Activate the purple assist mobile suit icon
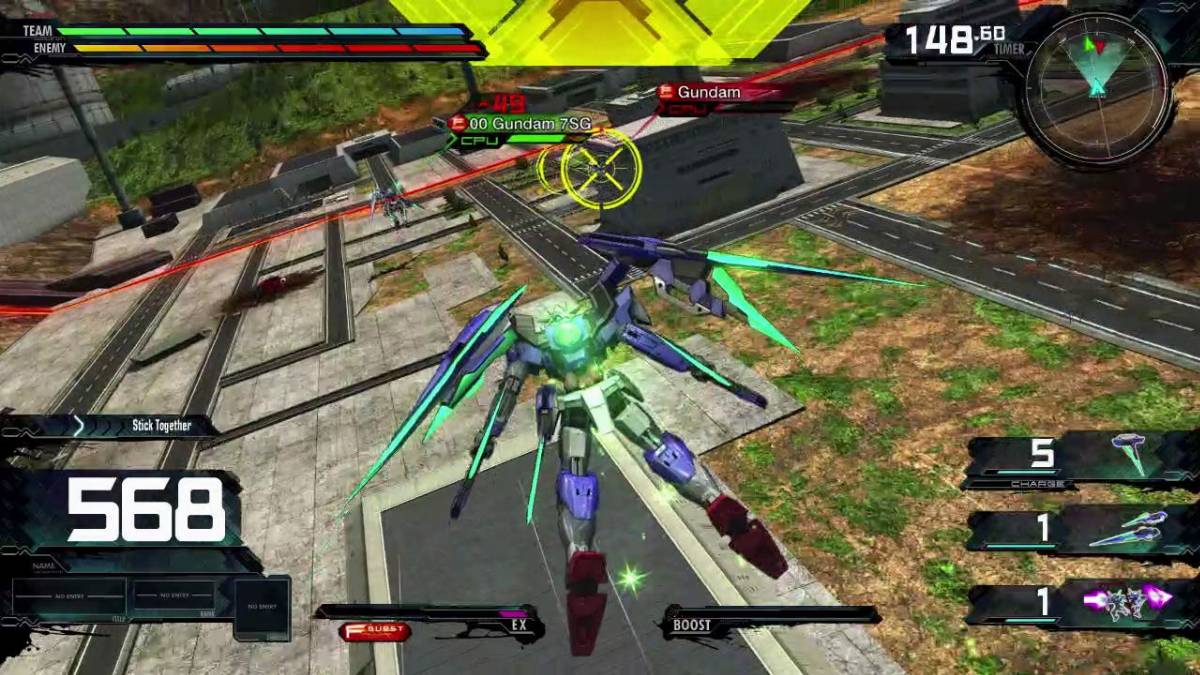 [1128, 601]
